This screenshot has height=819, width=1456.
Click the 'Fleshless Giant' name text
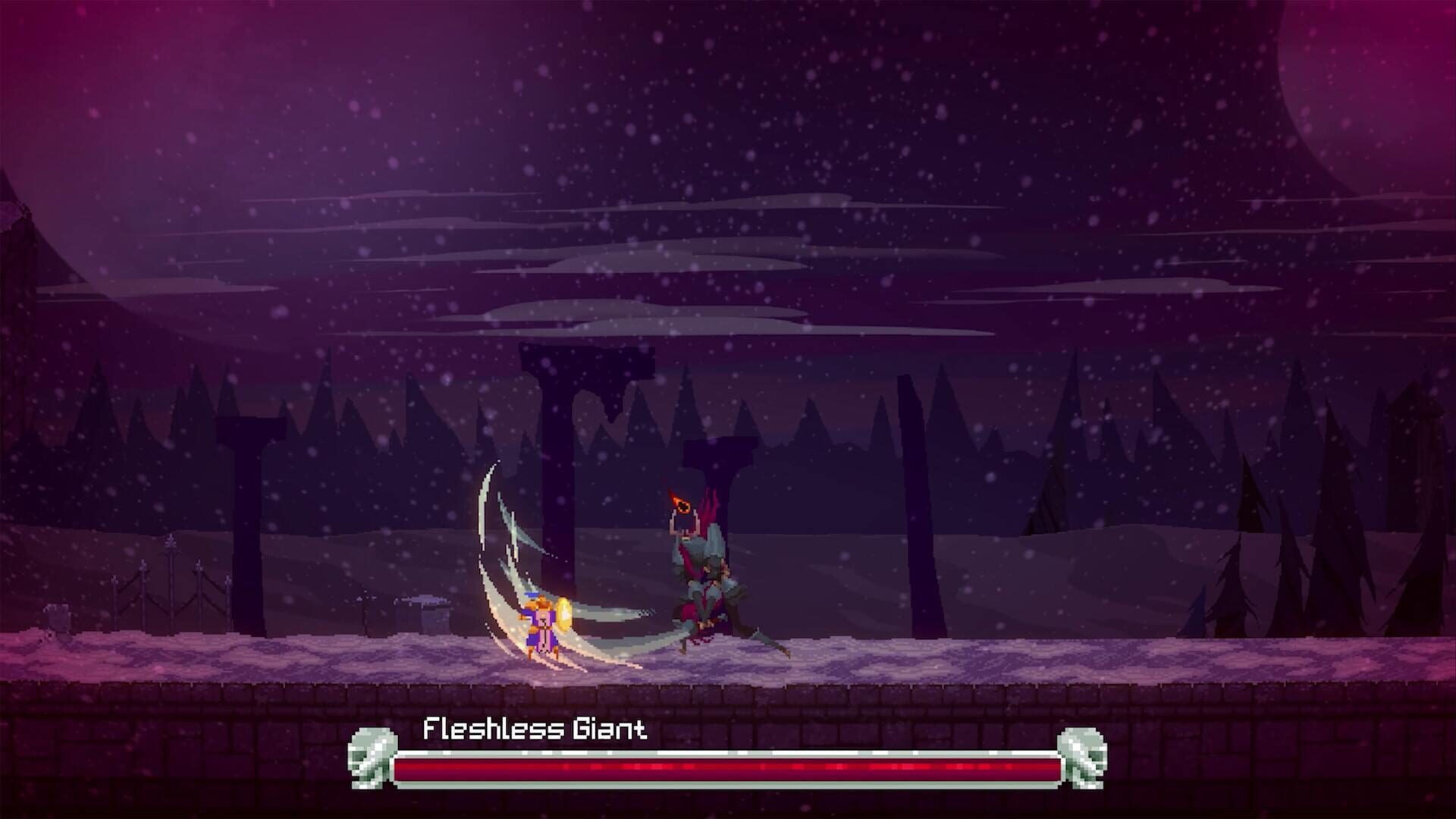pyautogui.click(x=535, y=730)
